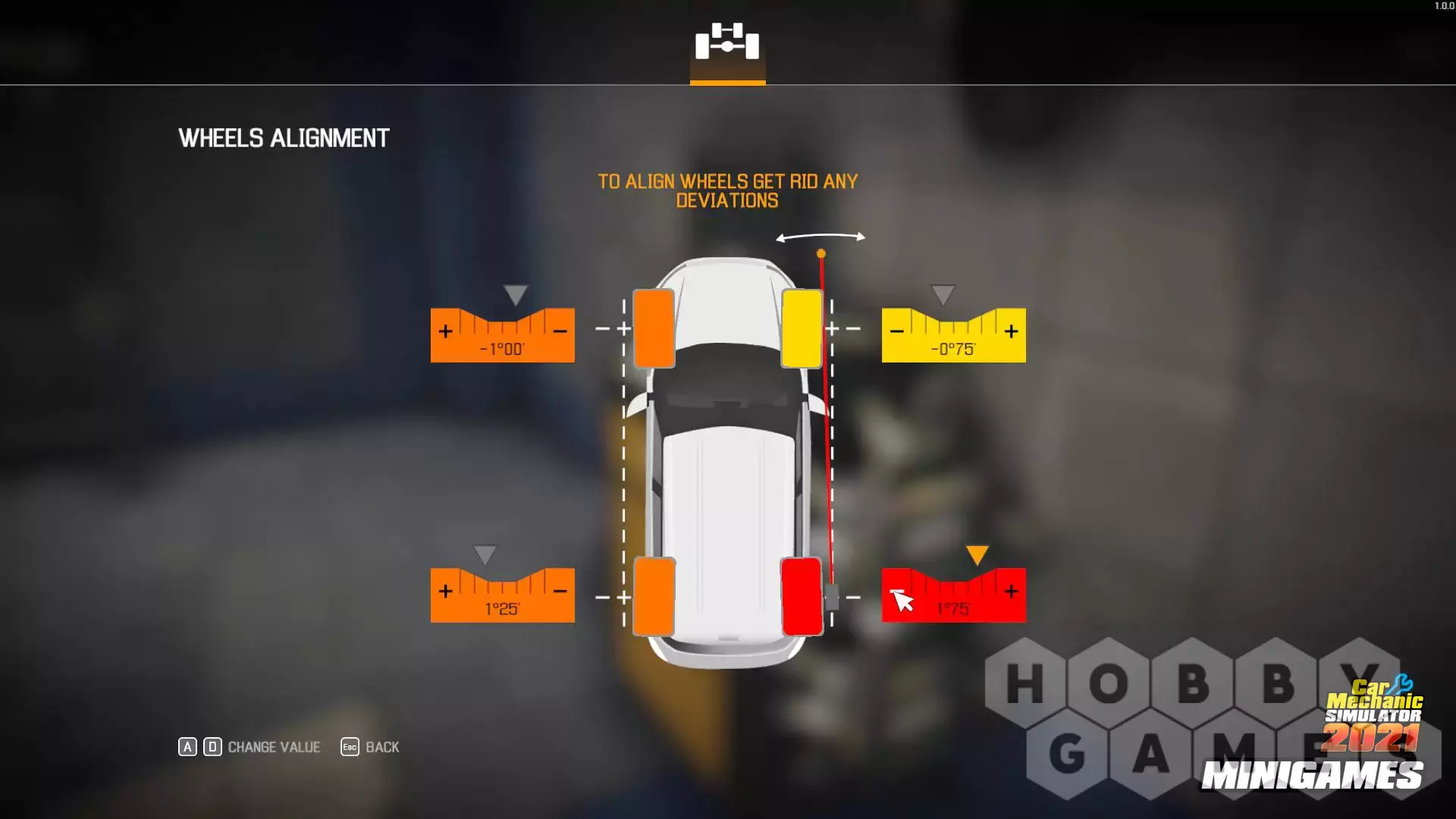Viewport: 1456px width, 819px height.
Task: Select the red rear wheel on the car
Action: pos(802,597)
